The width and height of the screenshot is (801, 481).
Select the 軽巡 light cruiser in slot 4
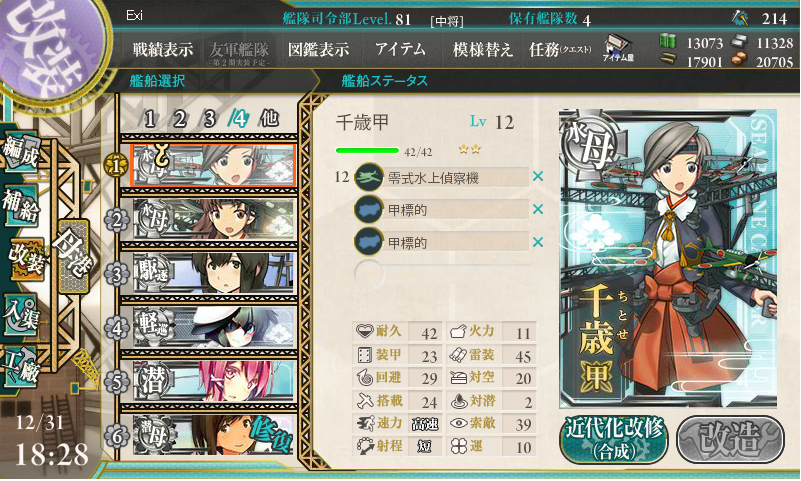tap(214, 326)
